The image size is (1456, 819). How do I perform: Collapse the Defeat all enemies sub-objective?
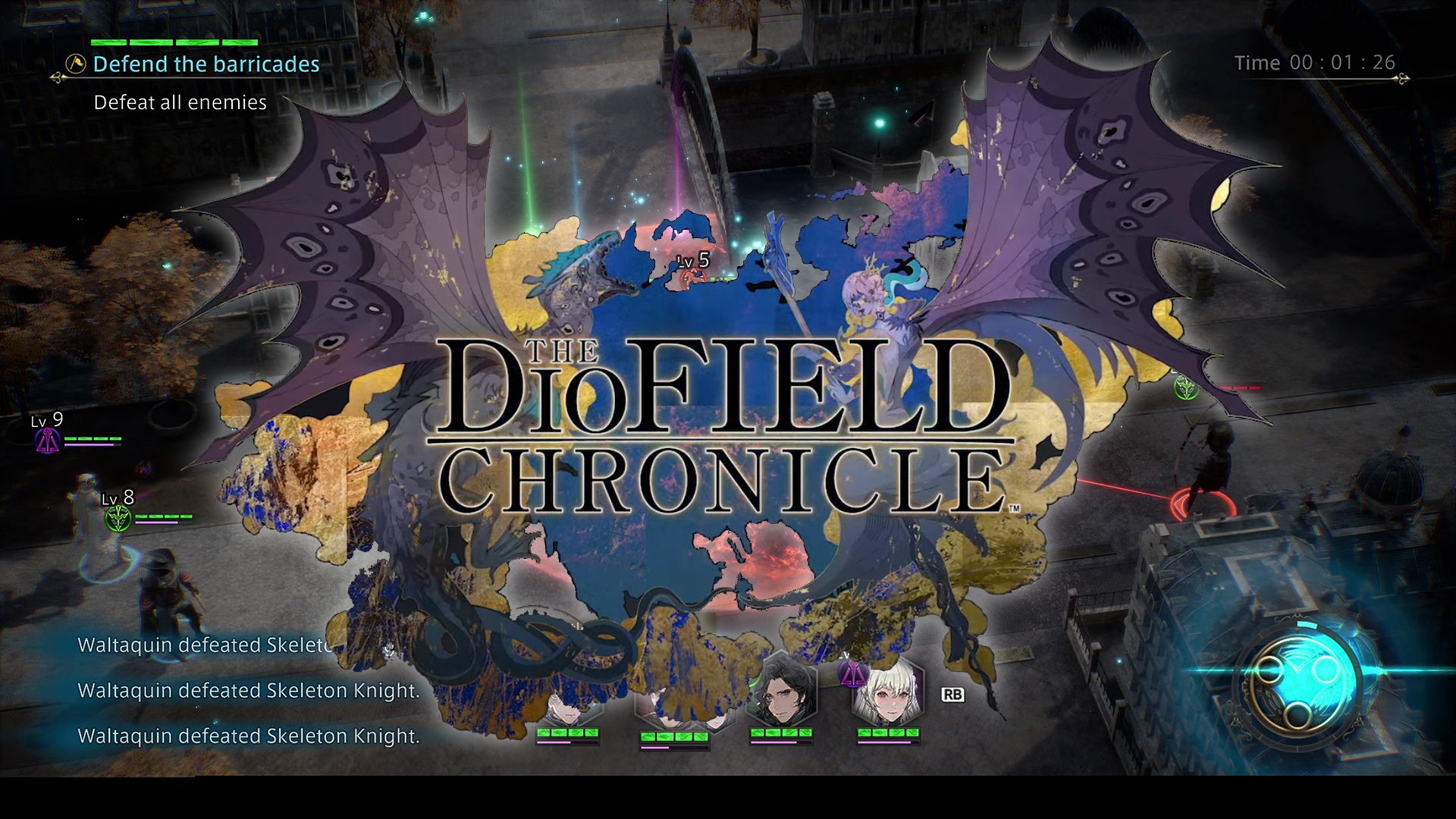click(x=179, y=102)
